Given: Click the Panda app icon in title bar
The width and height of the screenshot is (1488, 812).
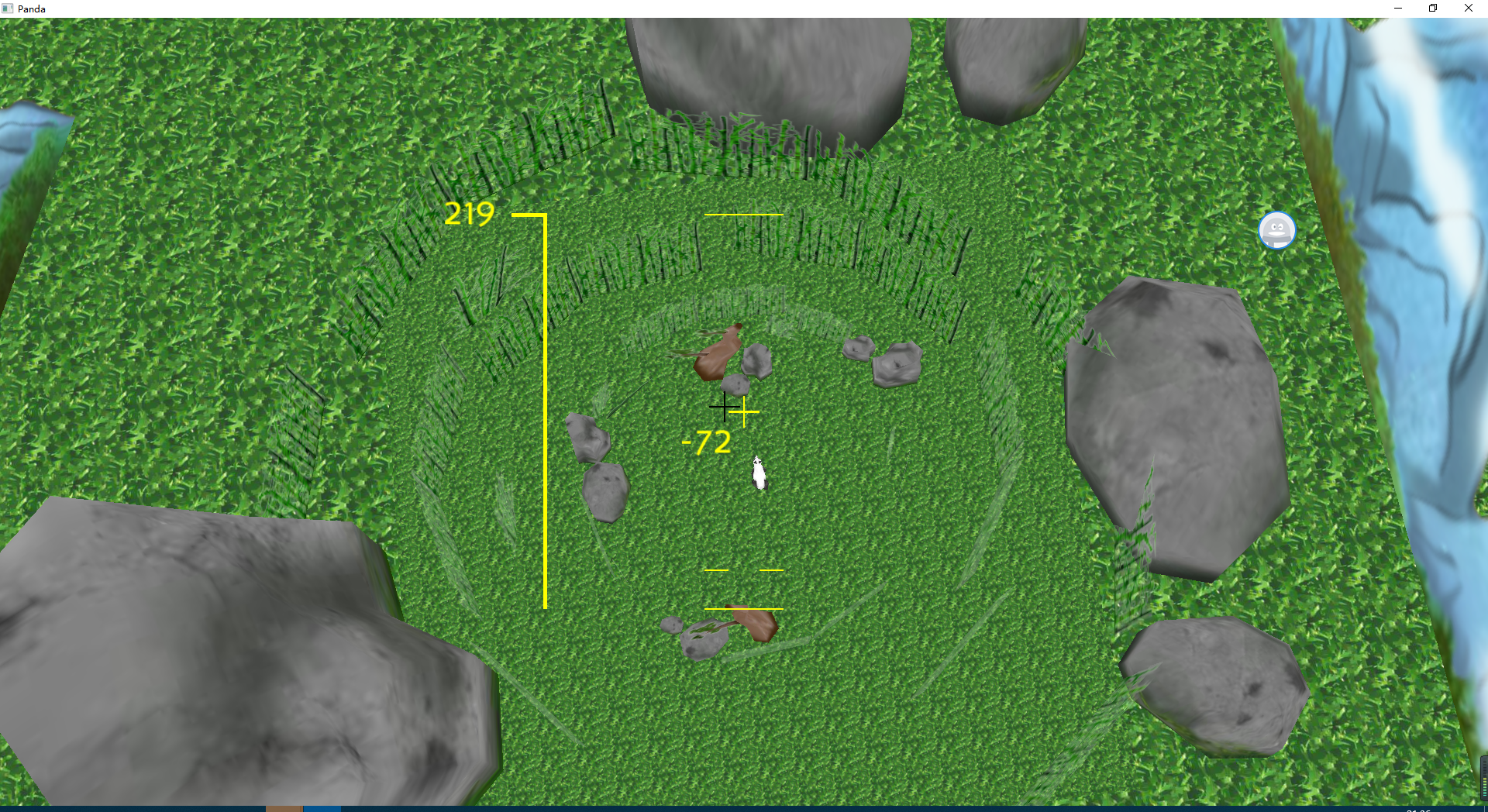Looking at the screenshot, I should (x=8, y=9).
